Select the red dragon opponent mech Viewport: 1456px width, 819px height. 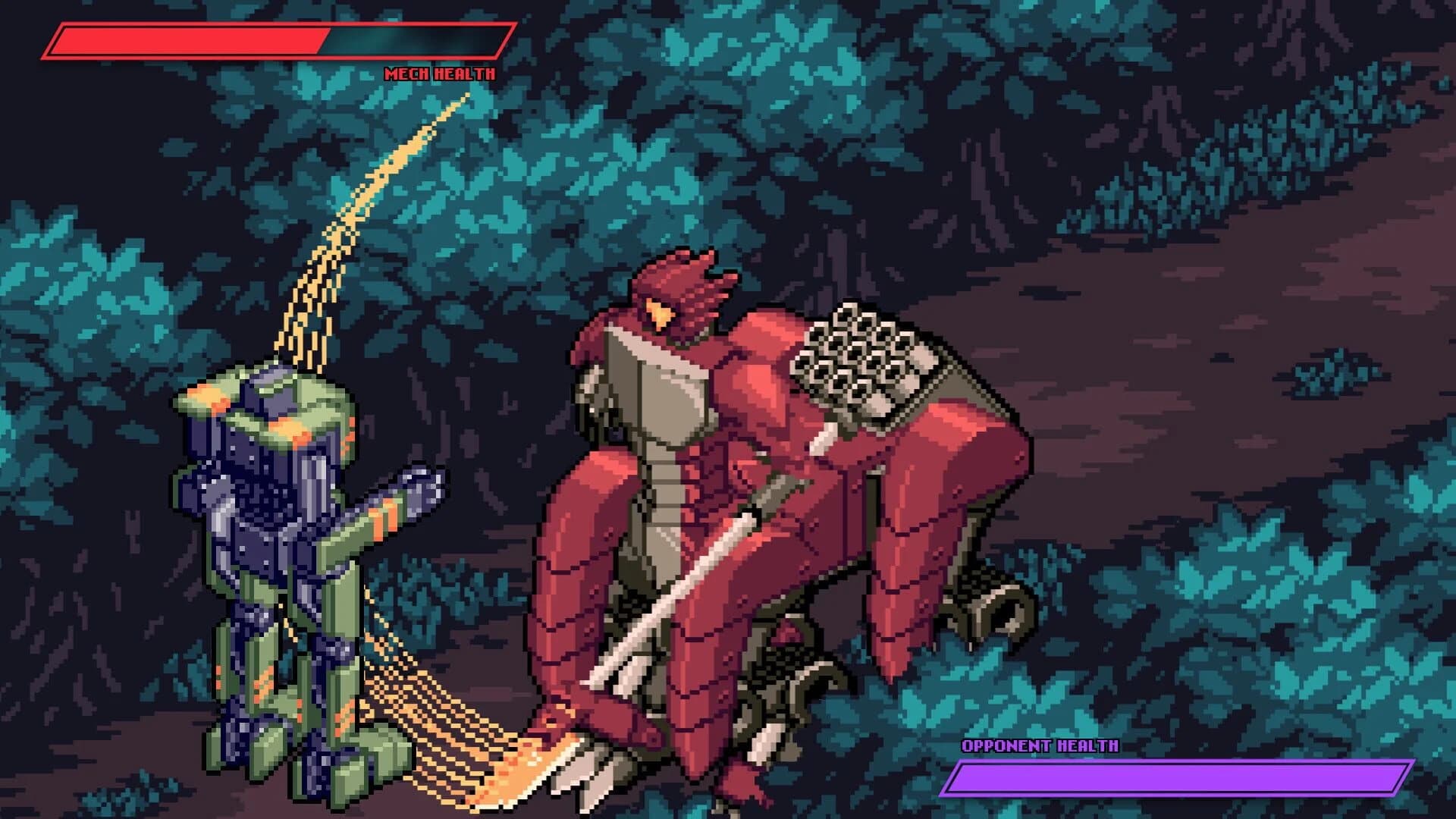tap(758, 493)
